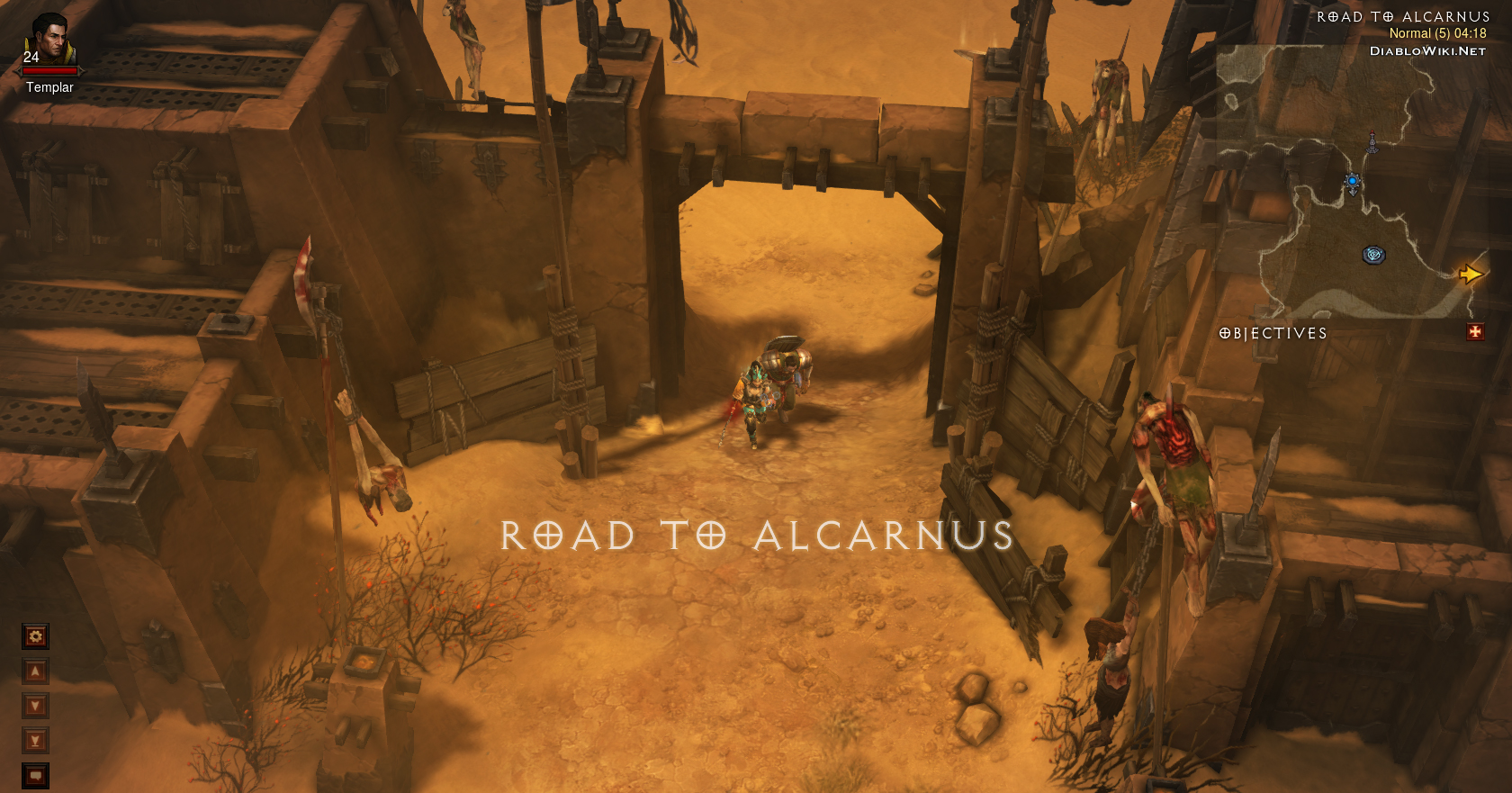Select the Templar follower portrait
1512x793 pixels.
point(49,41)
